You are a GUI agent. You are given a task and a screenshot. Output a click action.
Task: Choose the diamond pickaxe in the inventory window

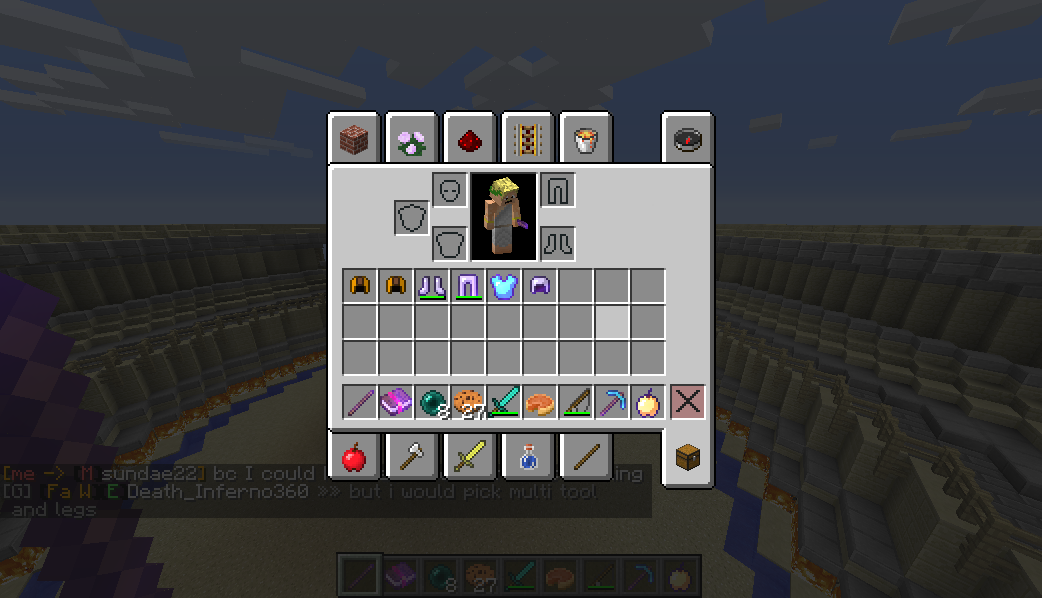coord(612,402)
